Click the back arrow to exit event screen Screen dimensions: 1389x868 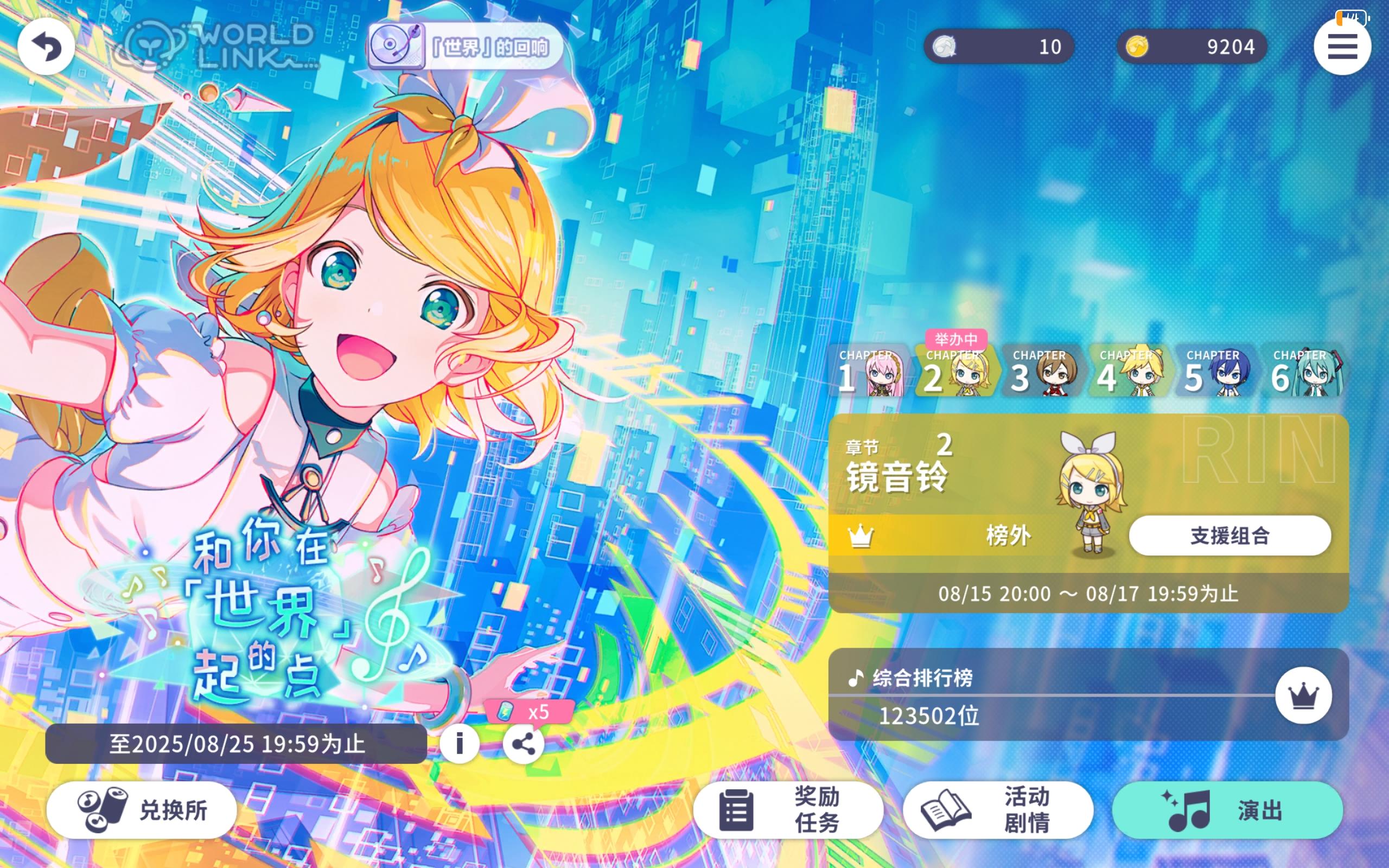pos(46,47)
